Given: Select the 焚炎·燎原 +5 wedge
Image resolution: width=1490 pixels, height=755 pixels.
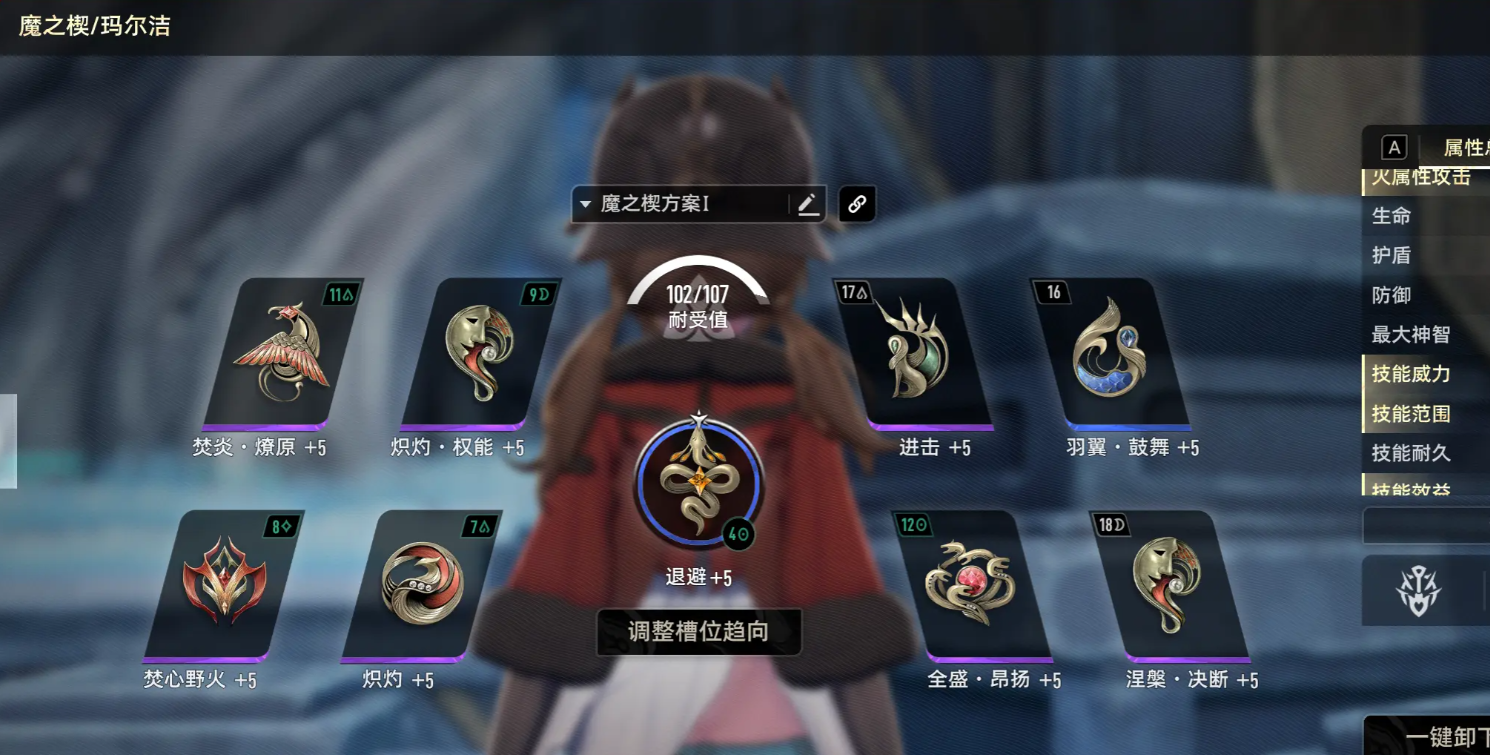Looking at the screenshot, I should point(283,355).
